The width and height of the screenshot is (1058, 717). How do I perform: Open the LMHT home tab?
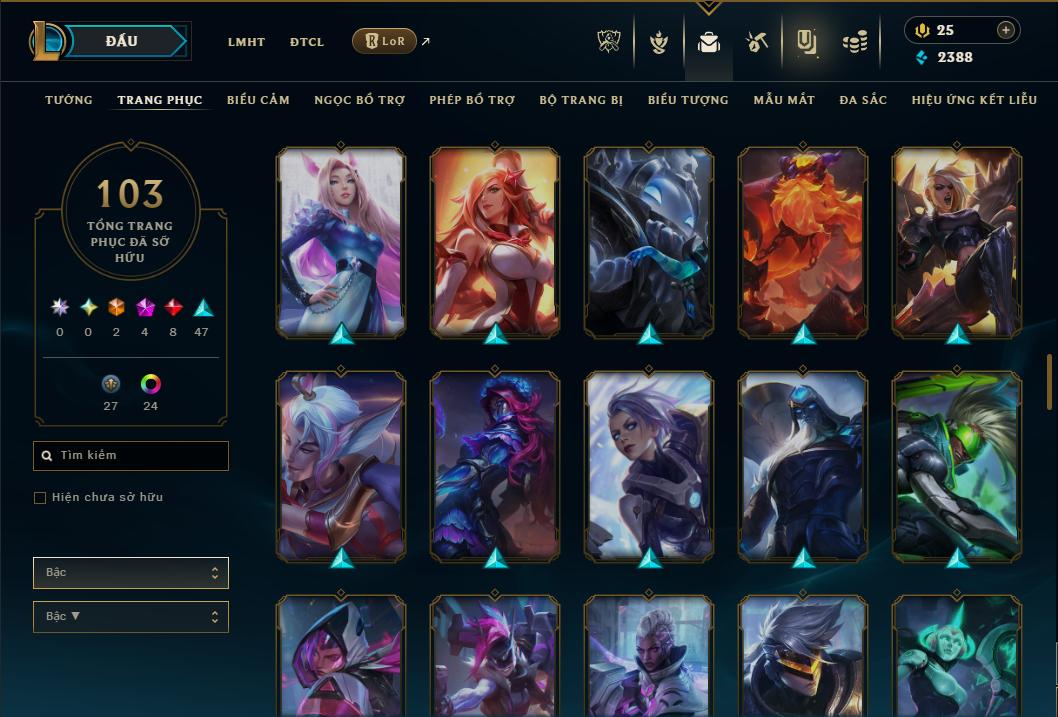[246, 42]
